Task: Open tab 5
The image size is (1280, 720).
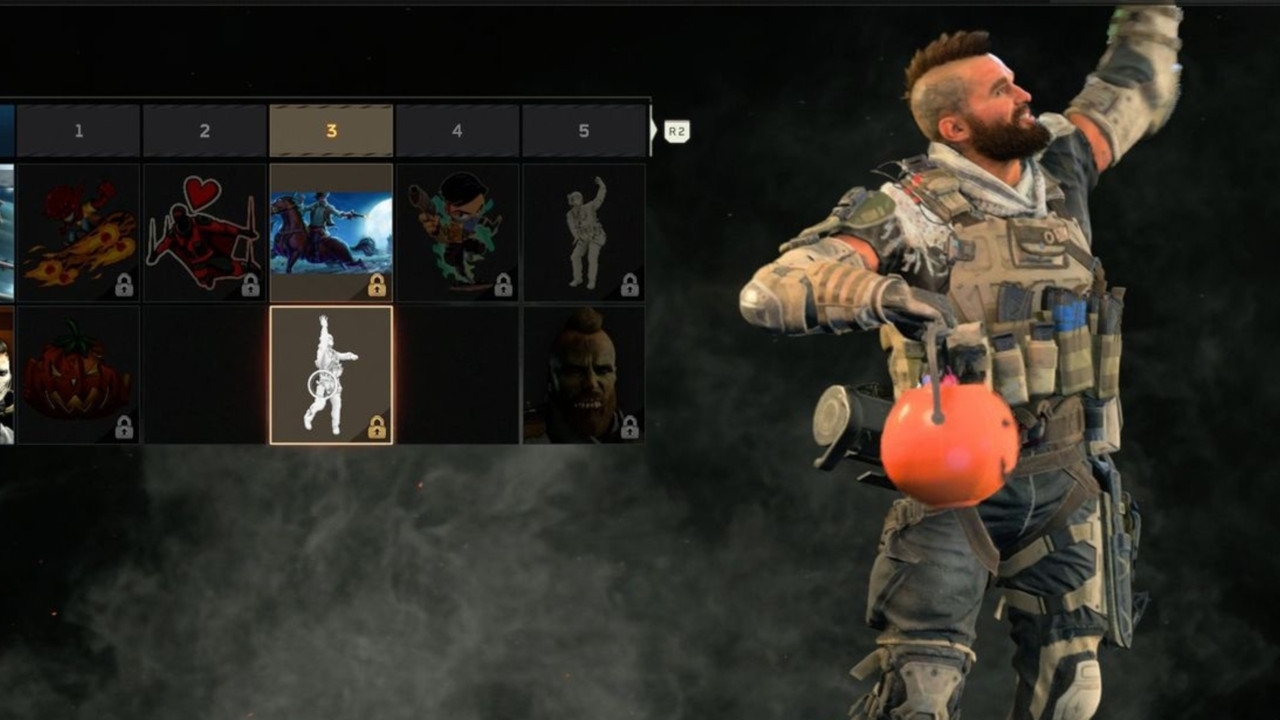Action: click(x=585, y=128)
